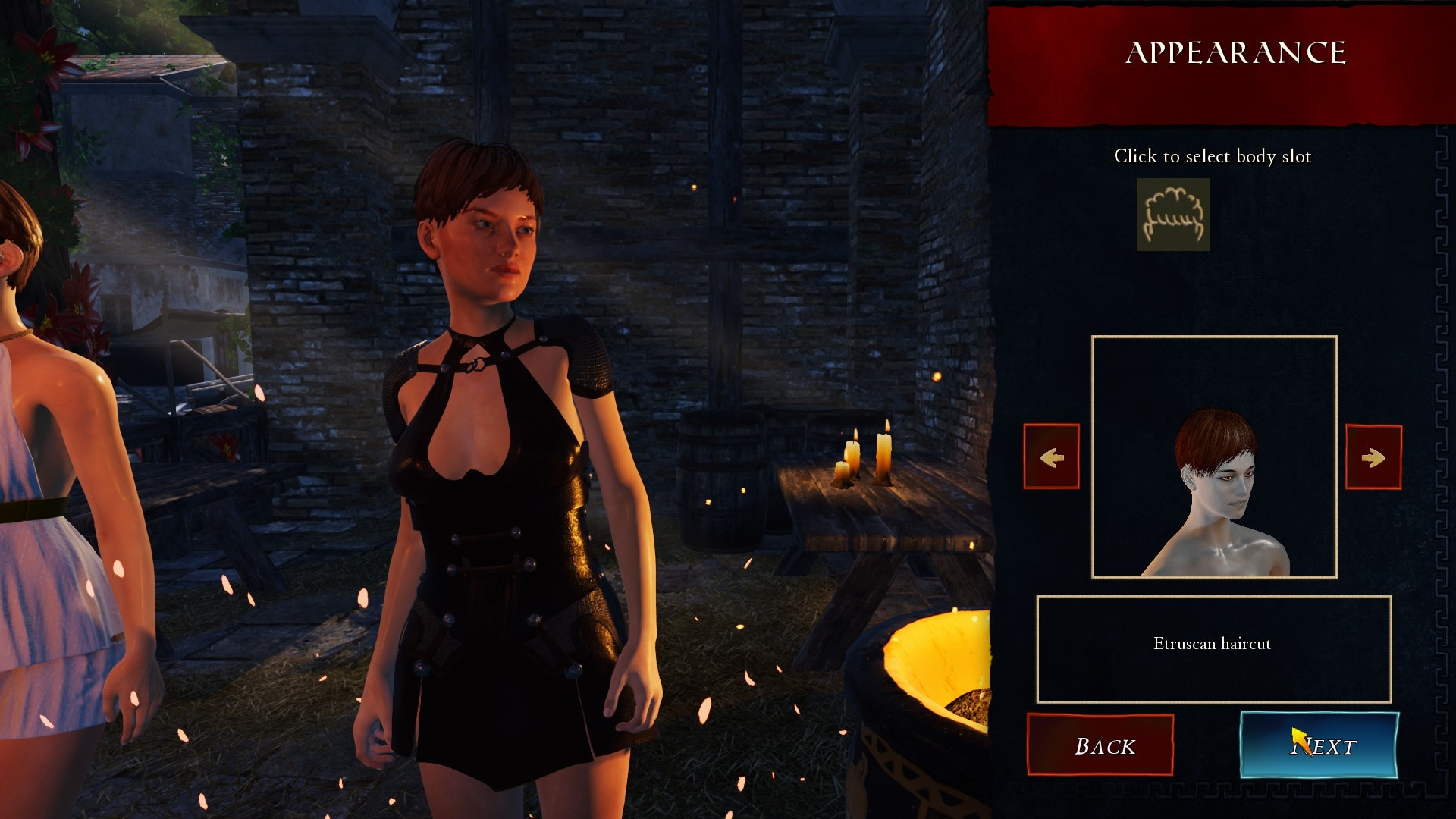The width and height of the screenshot is (1456, 819).
Task: Select the hair body slot icon
Action: tap(1172, 215)
